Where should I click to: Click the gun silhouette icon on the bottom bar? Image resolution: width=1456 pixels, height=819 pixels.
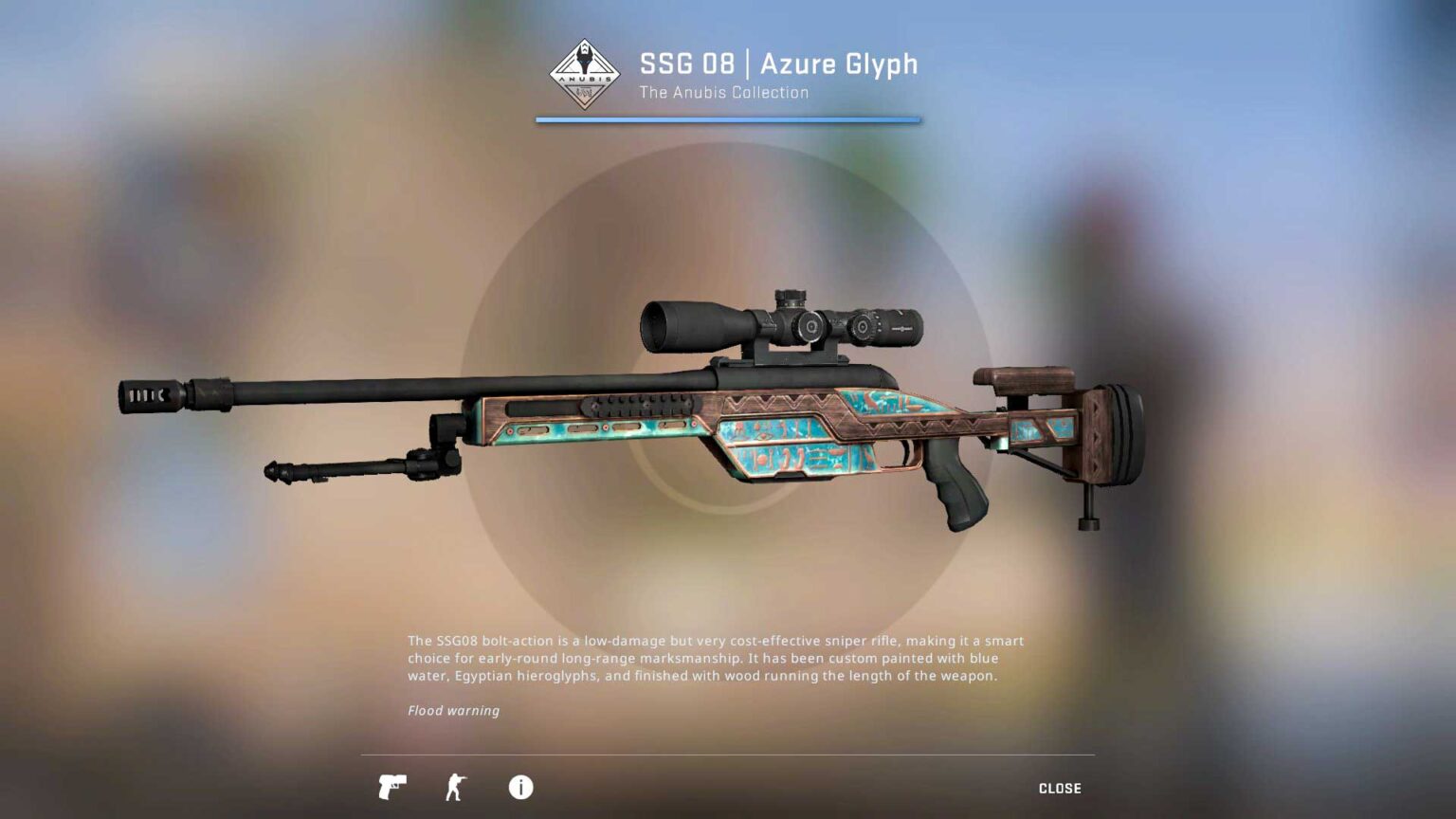(393, 787)
